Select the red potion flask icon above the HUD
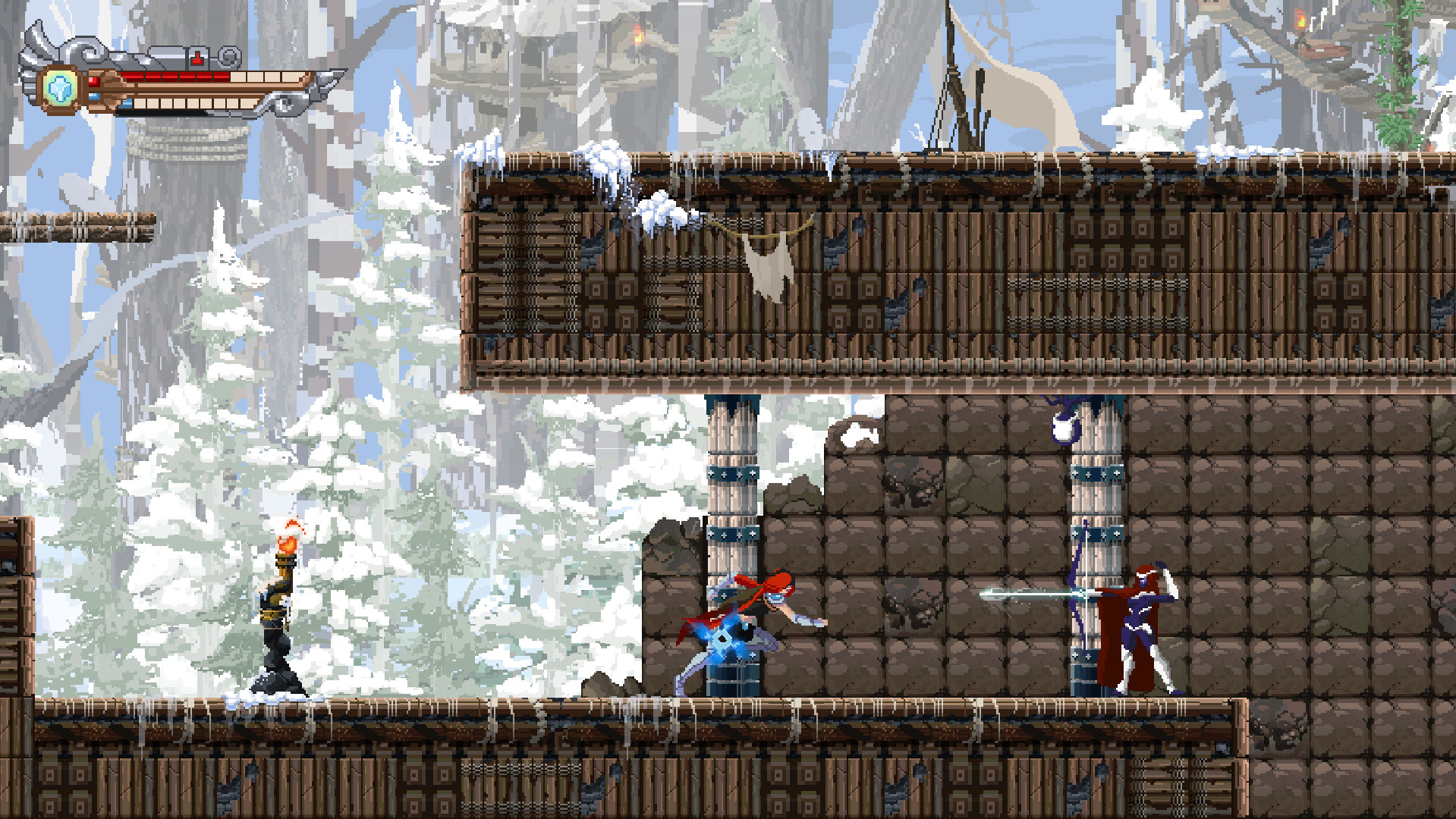Screen dimensions: 1456x819 pyautogui.click(x=197, y=58)
